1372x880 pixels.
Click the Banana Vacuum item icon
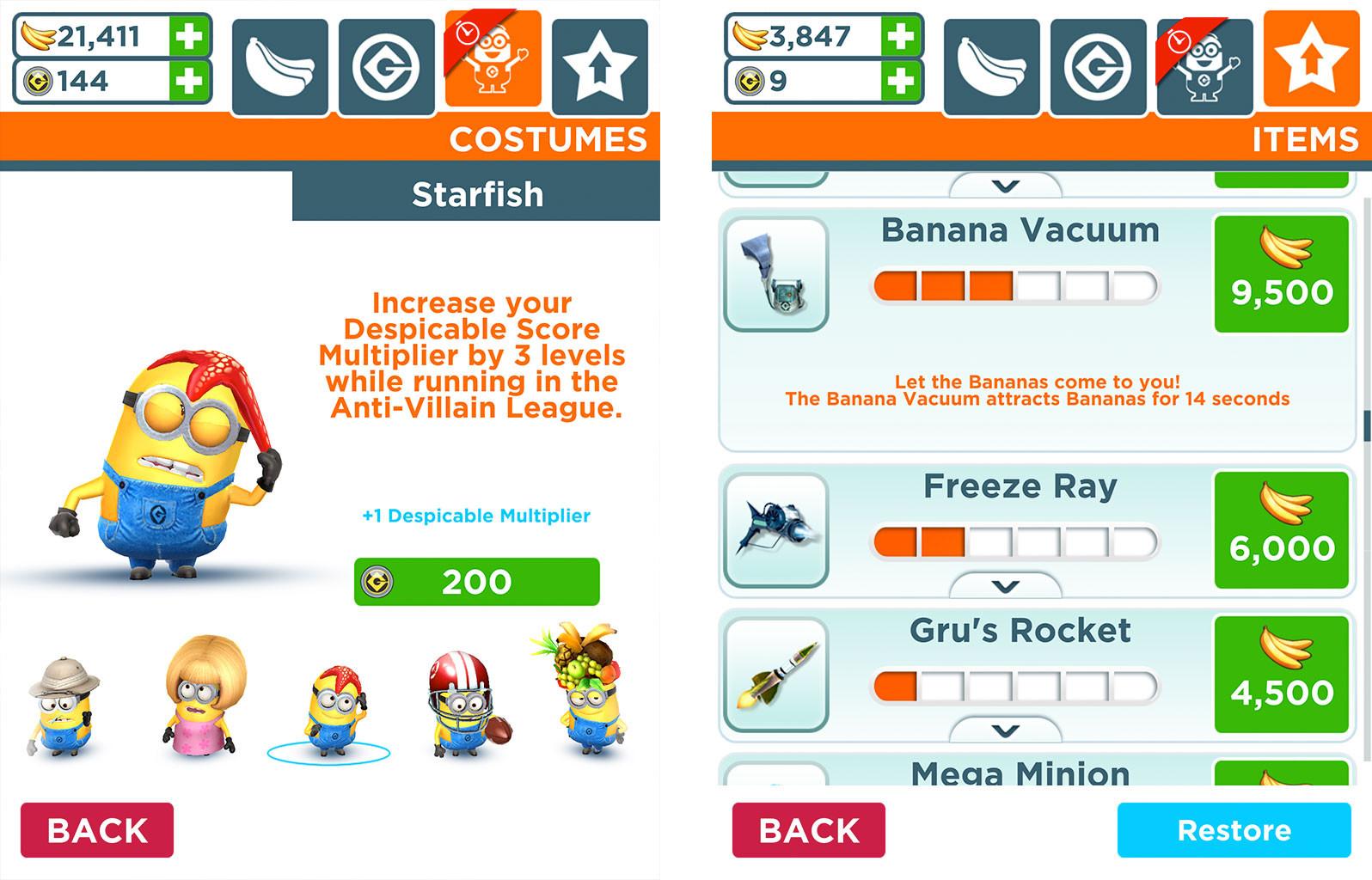776,275
